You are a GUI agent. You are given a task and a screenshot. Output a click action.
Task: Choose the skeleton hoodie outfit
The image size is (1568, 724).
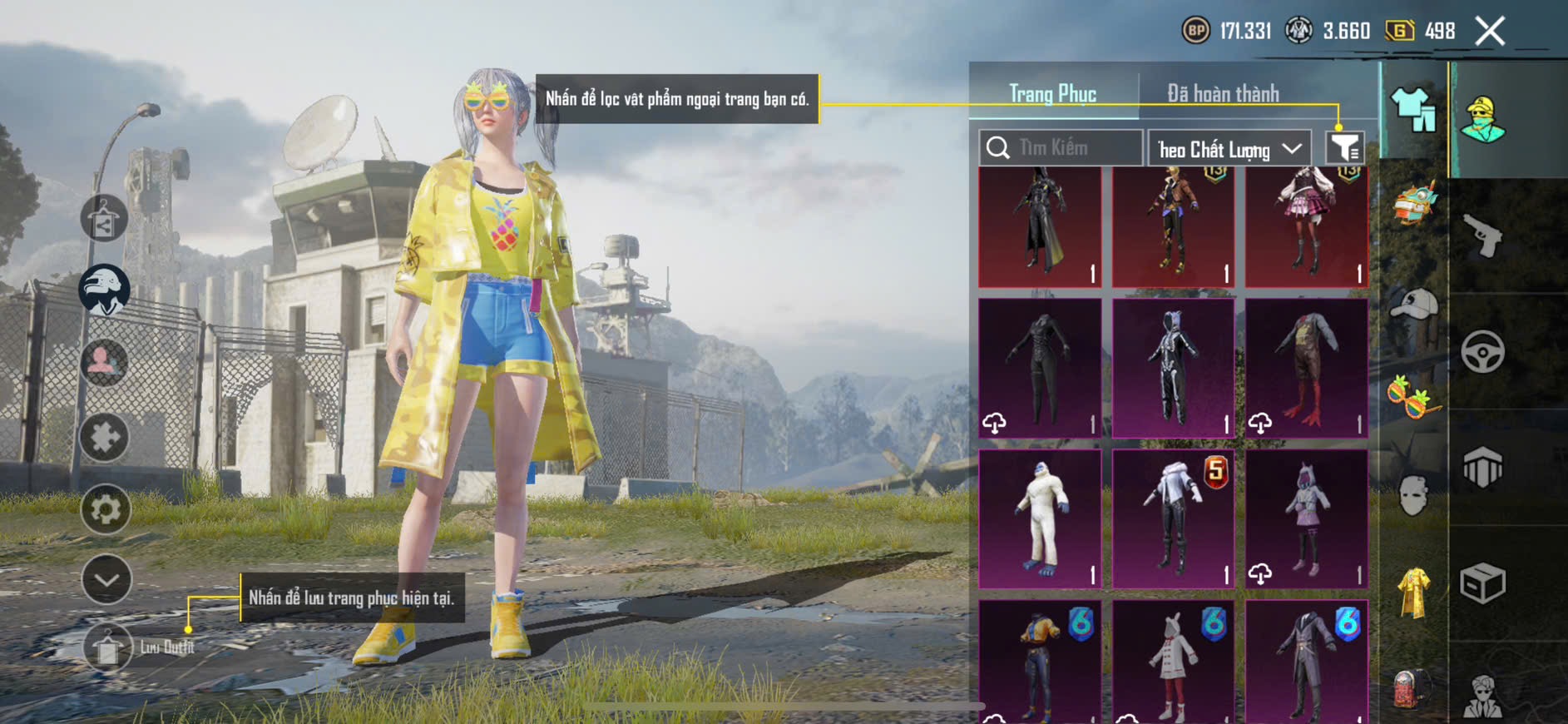coord(1173,368)
